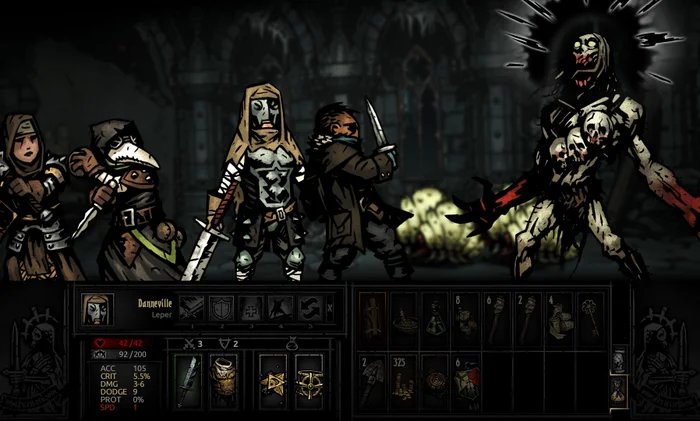Choose the stack of 4 bandages
700x421 pixels.
[559, 320]
